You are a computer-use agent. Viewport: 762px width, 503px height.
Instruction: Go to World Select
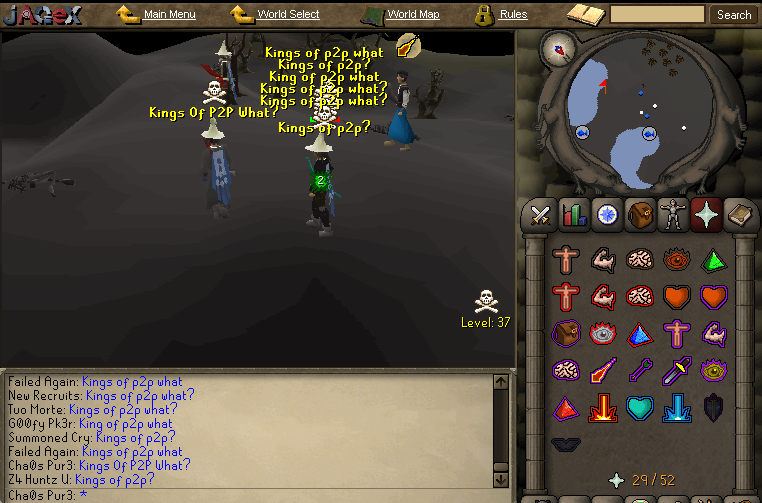(286, 15)
